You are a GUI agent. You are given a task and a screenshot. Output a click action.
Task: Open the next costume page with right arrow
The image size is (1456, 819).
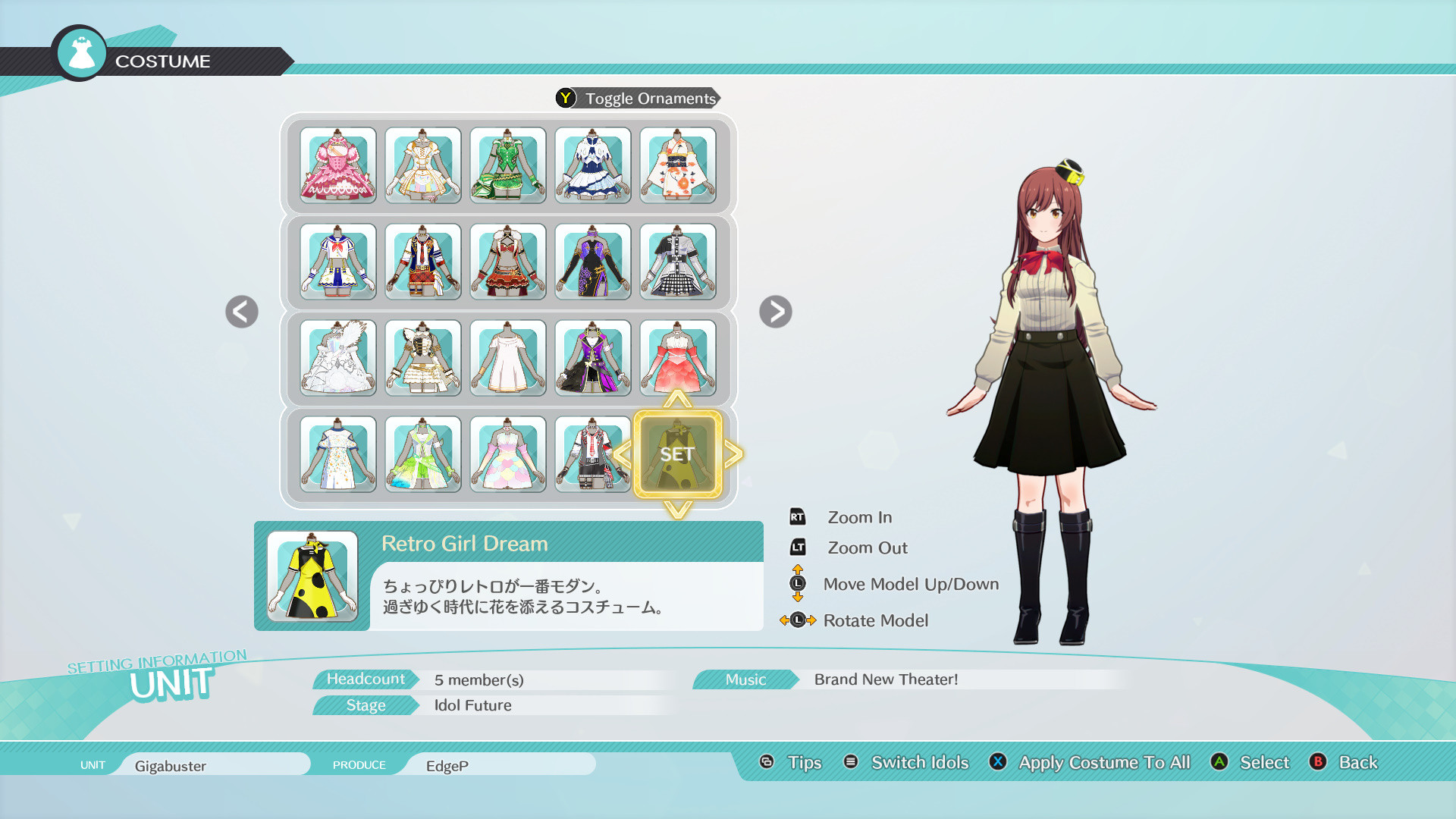[x=776, y=311]
